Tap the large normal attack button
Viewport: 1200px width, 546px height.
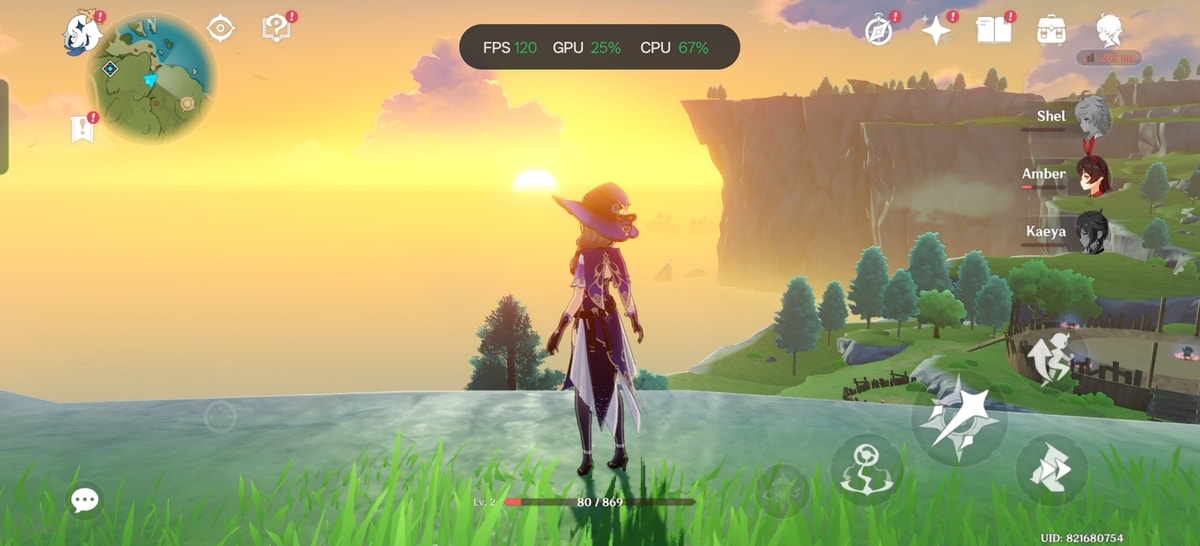(958, 418)
